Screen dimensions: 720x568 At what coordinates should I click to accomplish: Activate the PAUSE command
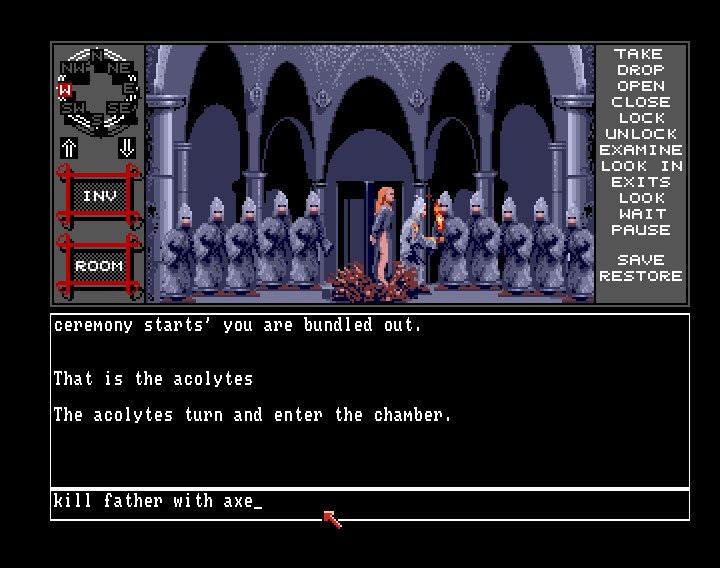(640, 230)
